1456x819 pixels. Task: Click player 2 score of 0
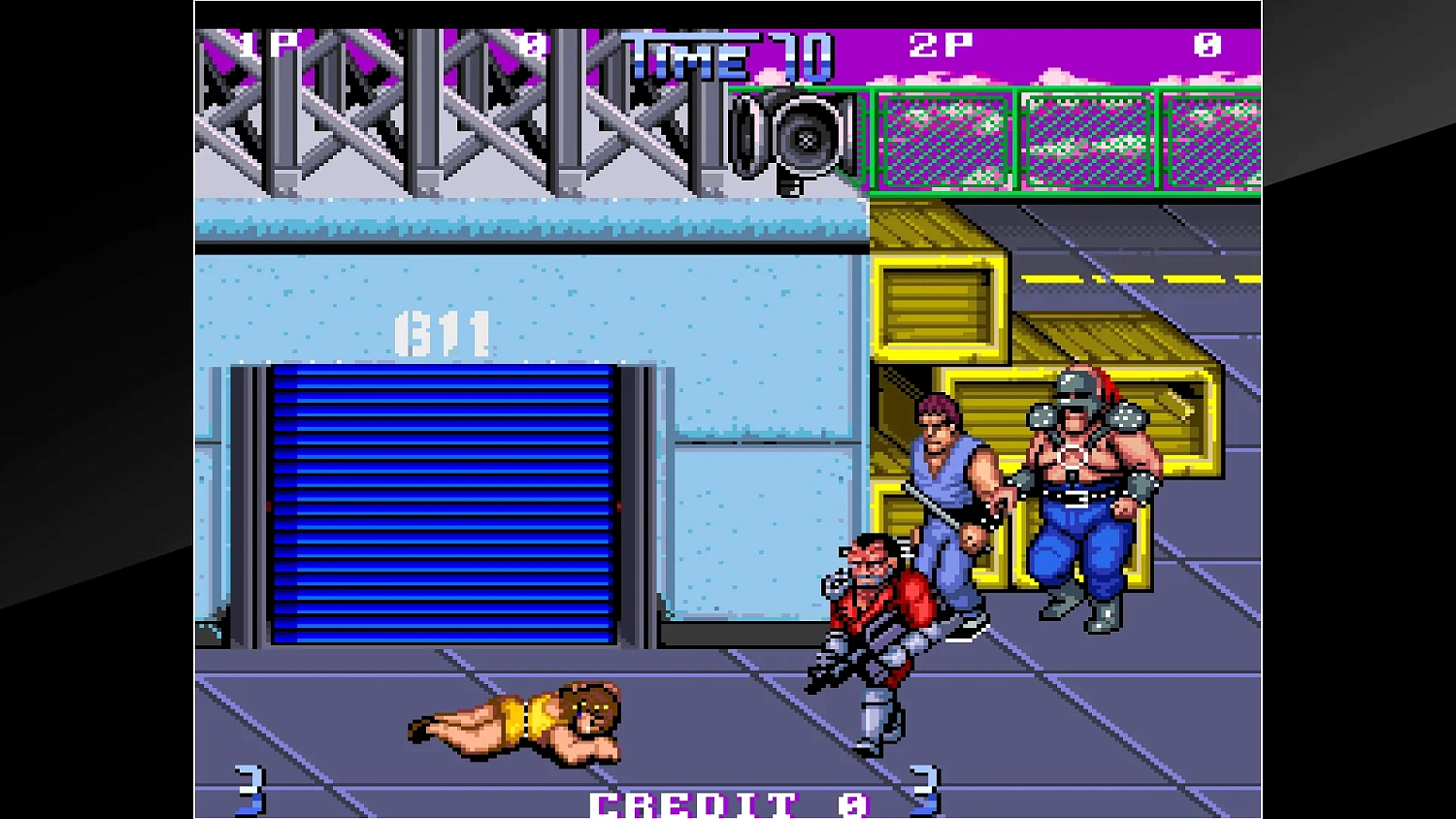coord(1207,43)
